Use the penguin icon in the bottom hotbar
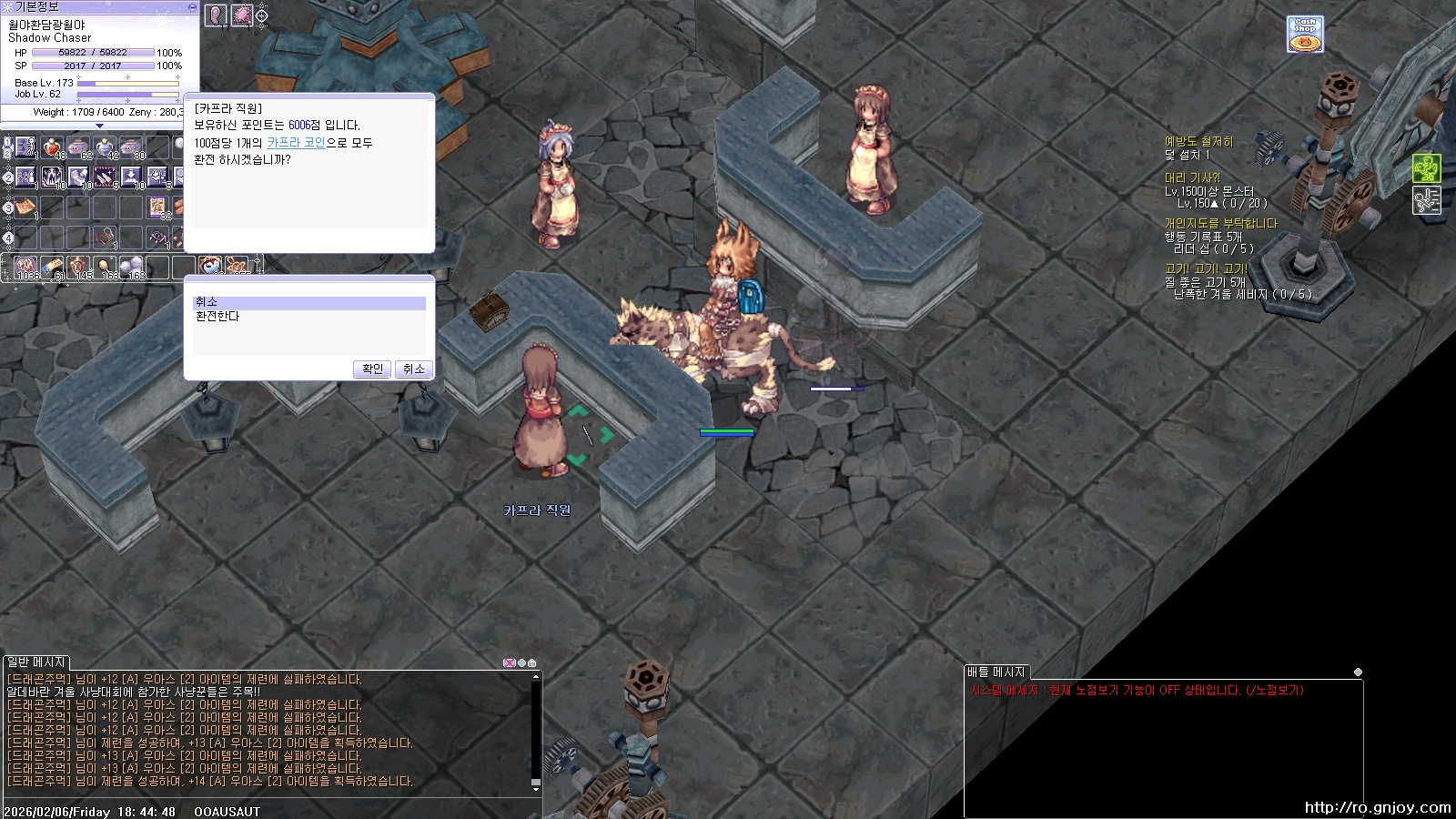 (x=210, y=267)
